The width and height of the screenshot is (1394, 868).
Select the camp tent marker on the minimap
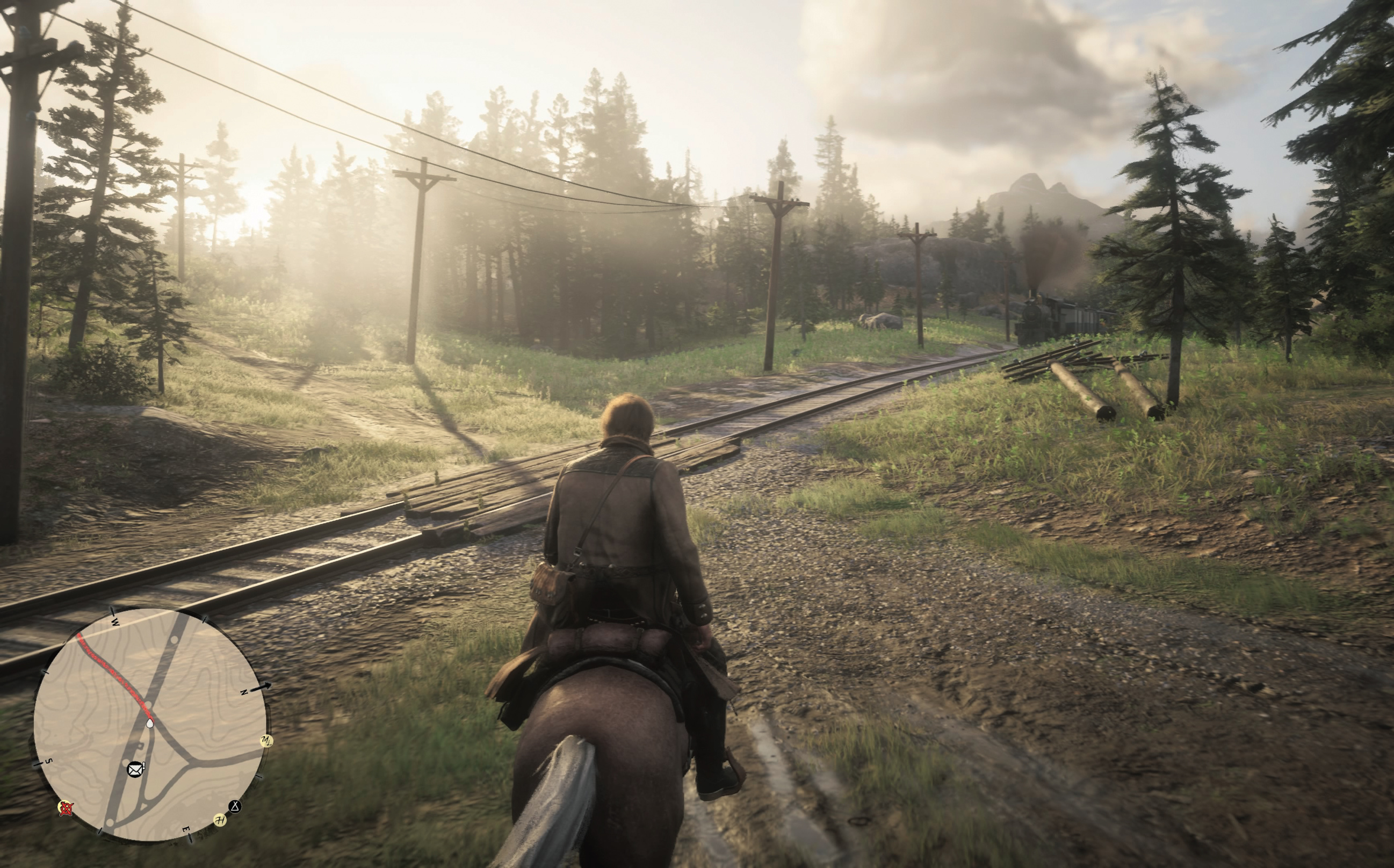pyautogui.click(x=235, y=807)
